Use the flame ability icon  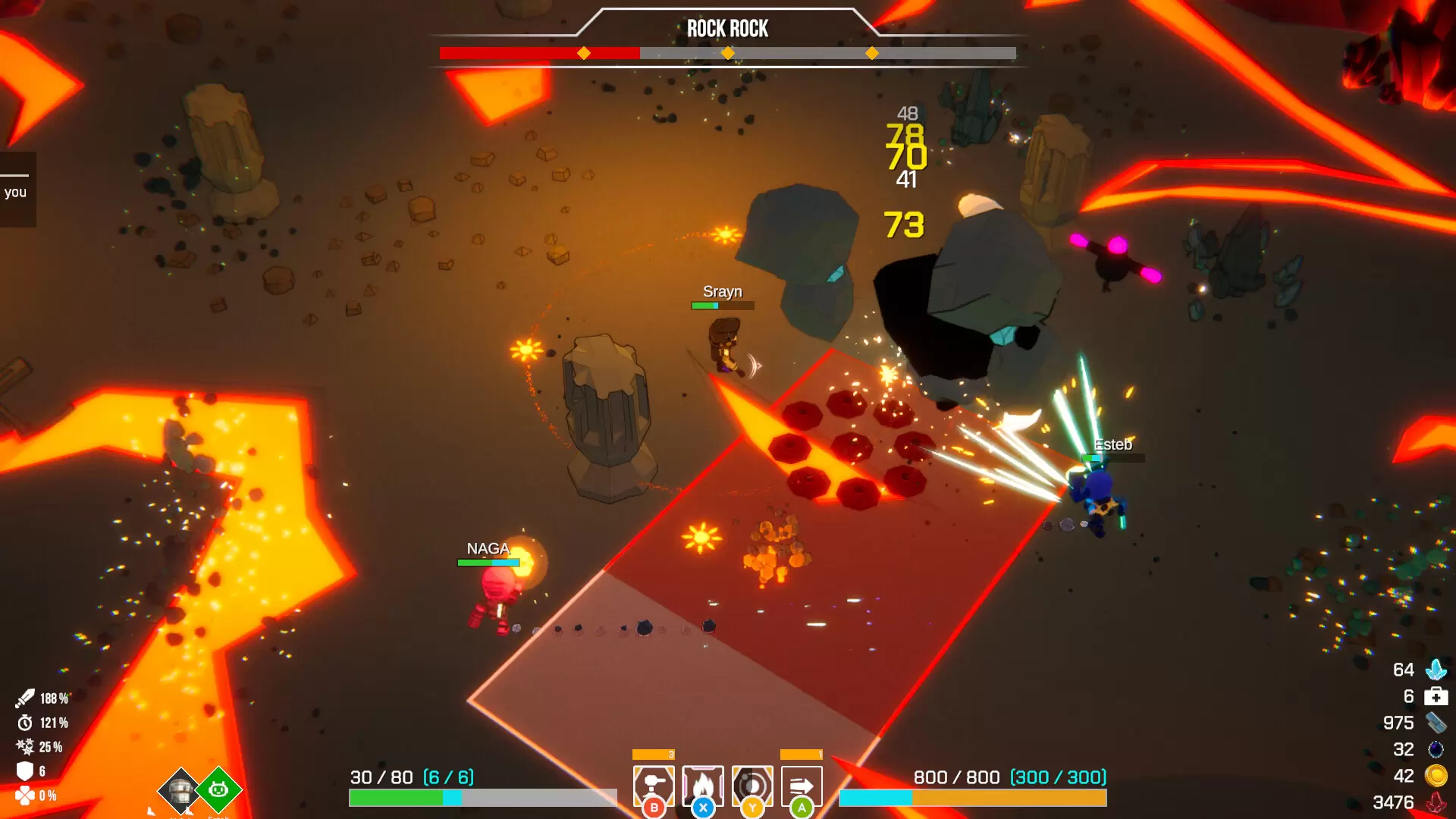703,785
